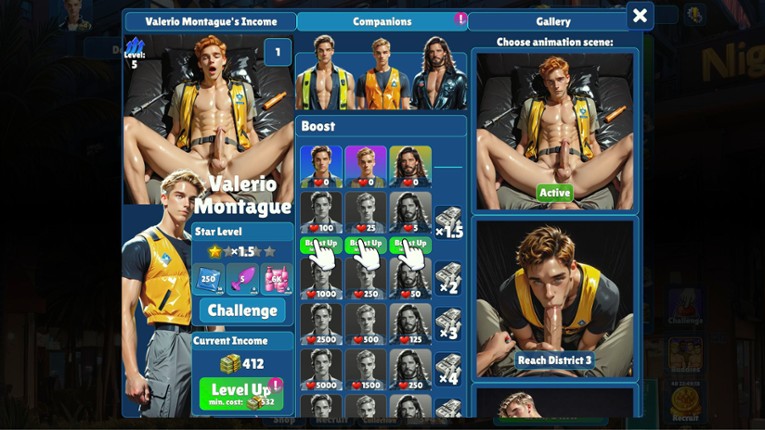Boost Up the companion costing 100 hearts
The image size is (765, 430).
tap(321, 243)
